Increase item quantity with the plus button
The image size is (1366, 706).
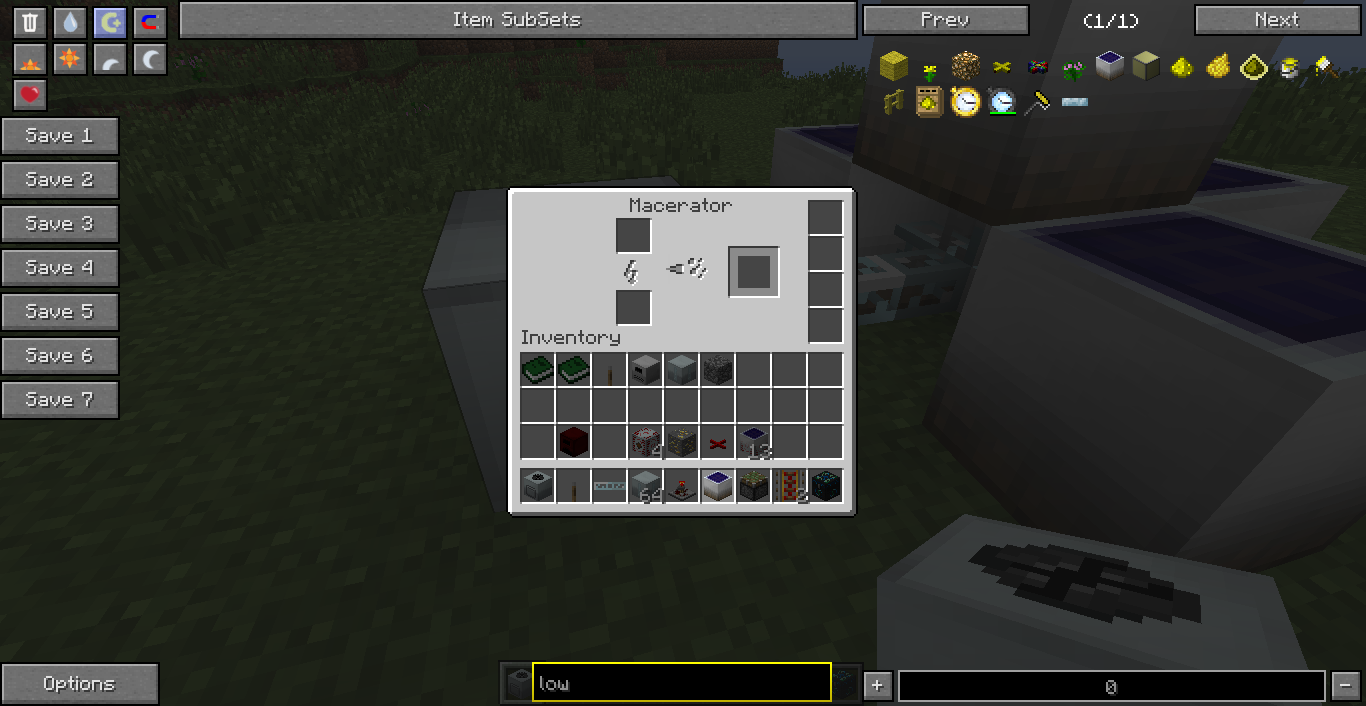pos(877,685)
